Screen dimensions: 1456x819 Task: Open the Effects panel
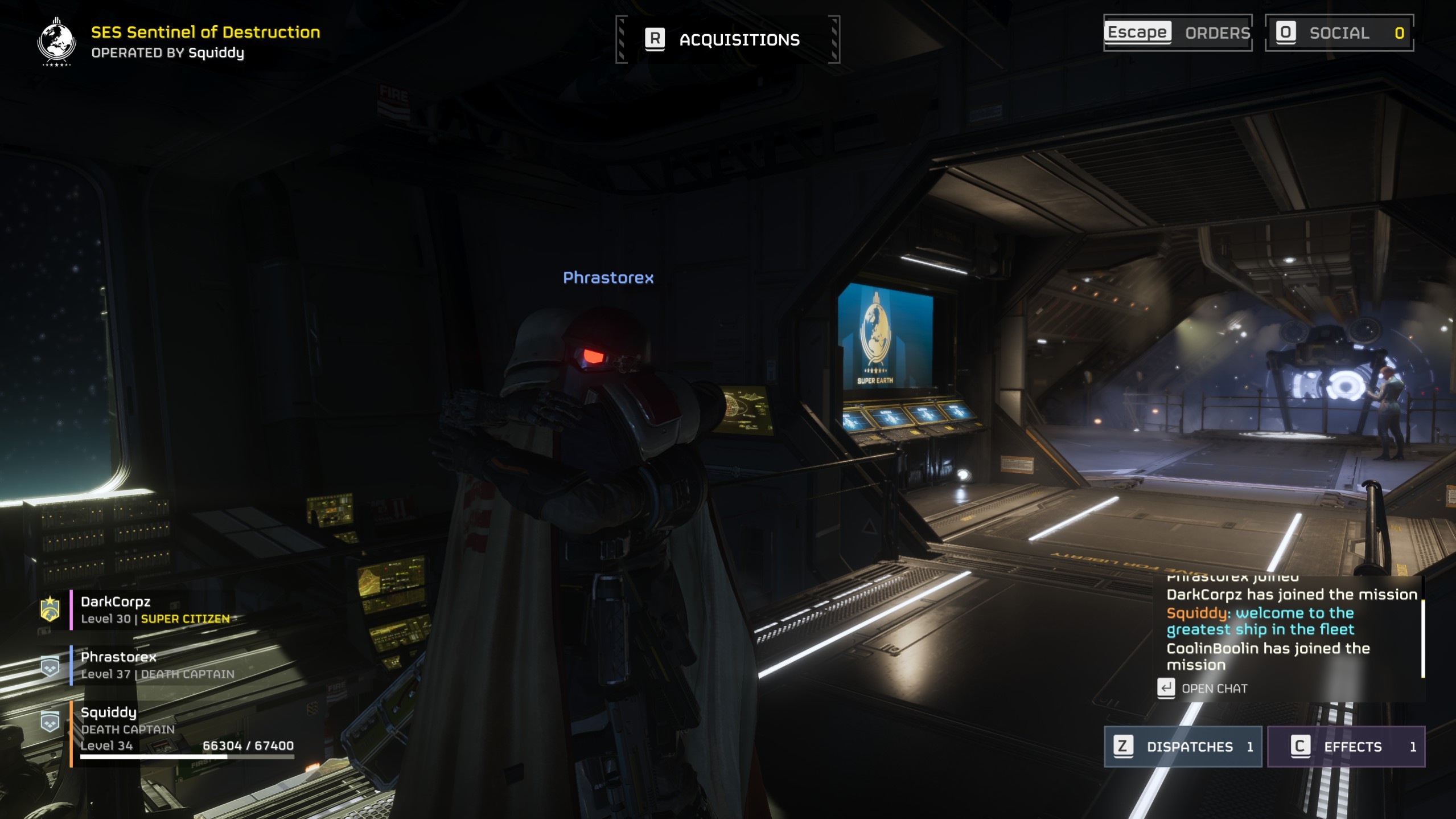1346,746
